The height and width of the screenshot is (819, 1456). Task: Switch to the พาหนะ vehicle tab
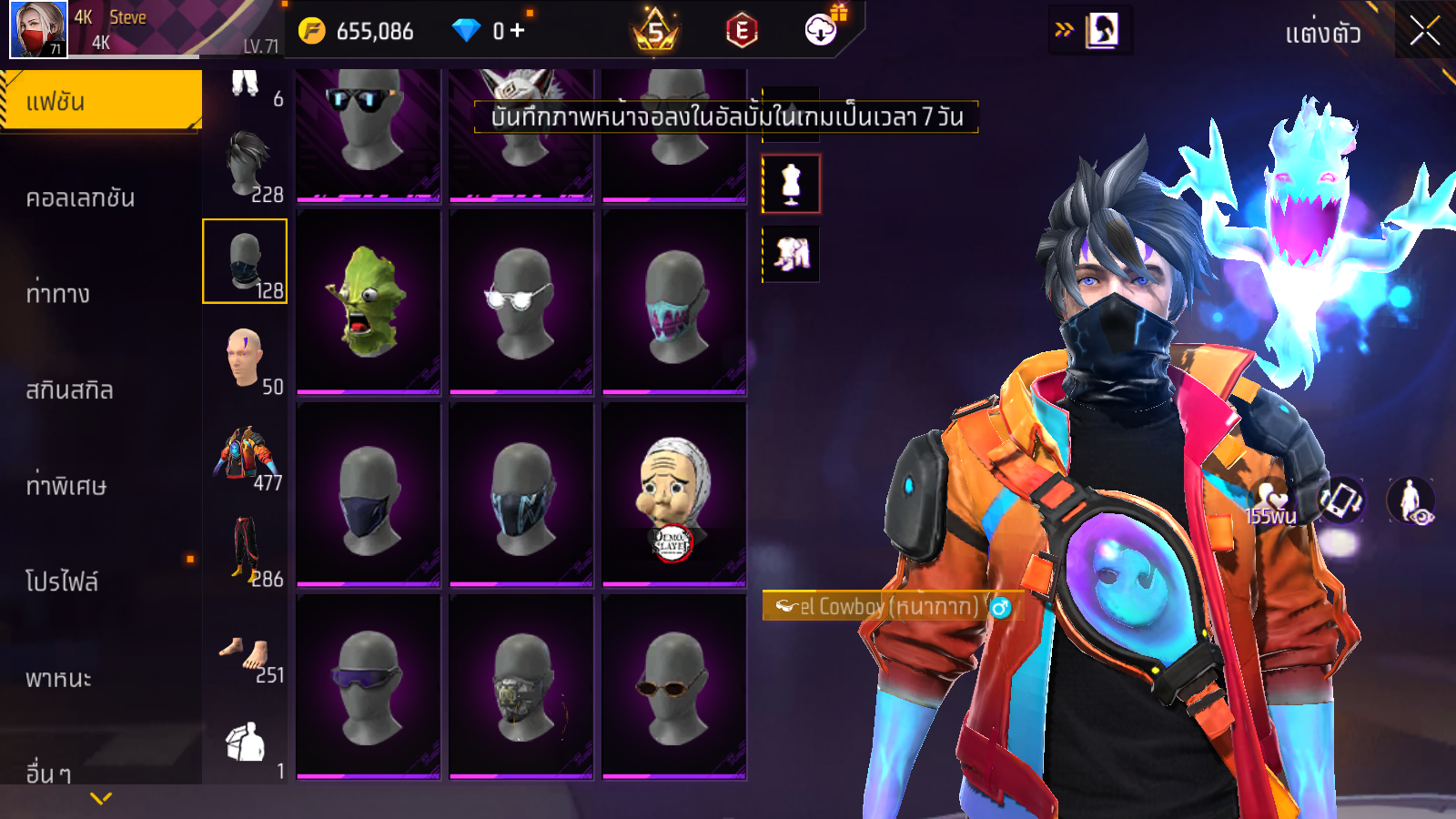pyautogui.click(x=58, y=678)
